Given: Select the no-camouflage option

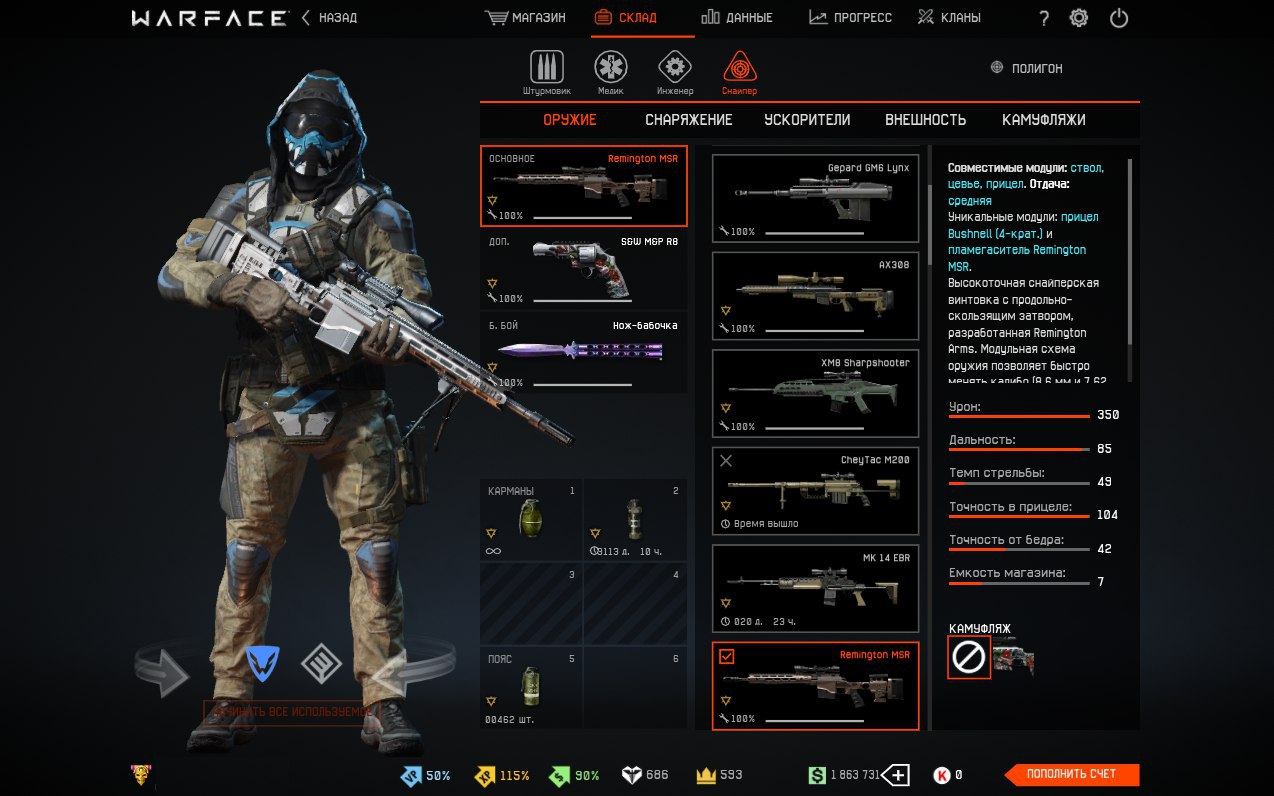Looking at the screenshot, I should click(x=969, y=657).
